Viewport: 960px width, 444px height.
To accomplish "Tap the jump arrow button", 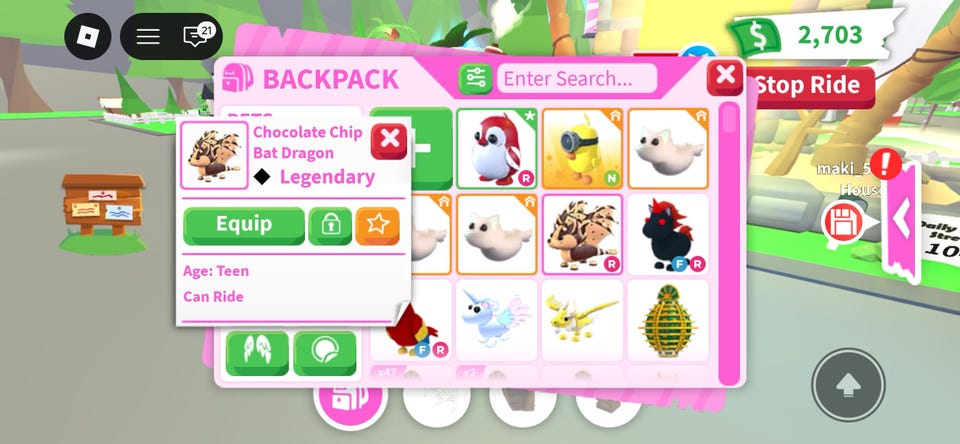I will (848, 384).
